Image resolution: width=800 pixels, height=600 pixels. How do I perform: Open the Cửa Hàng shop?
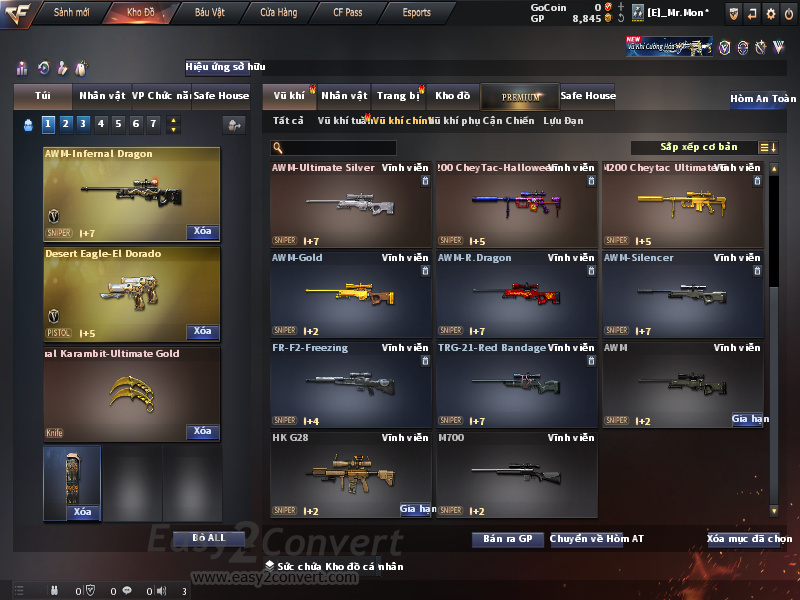(x=278, y=13)
